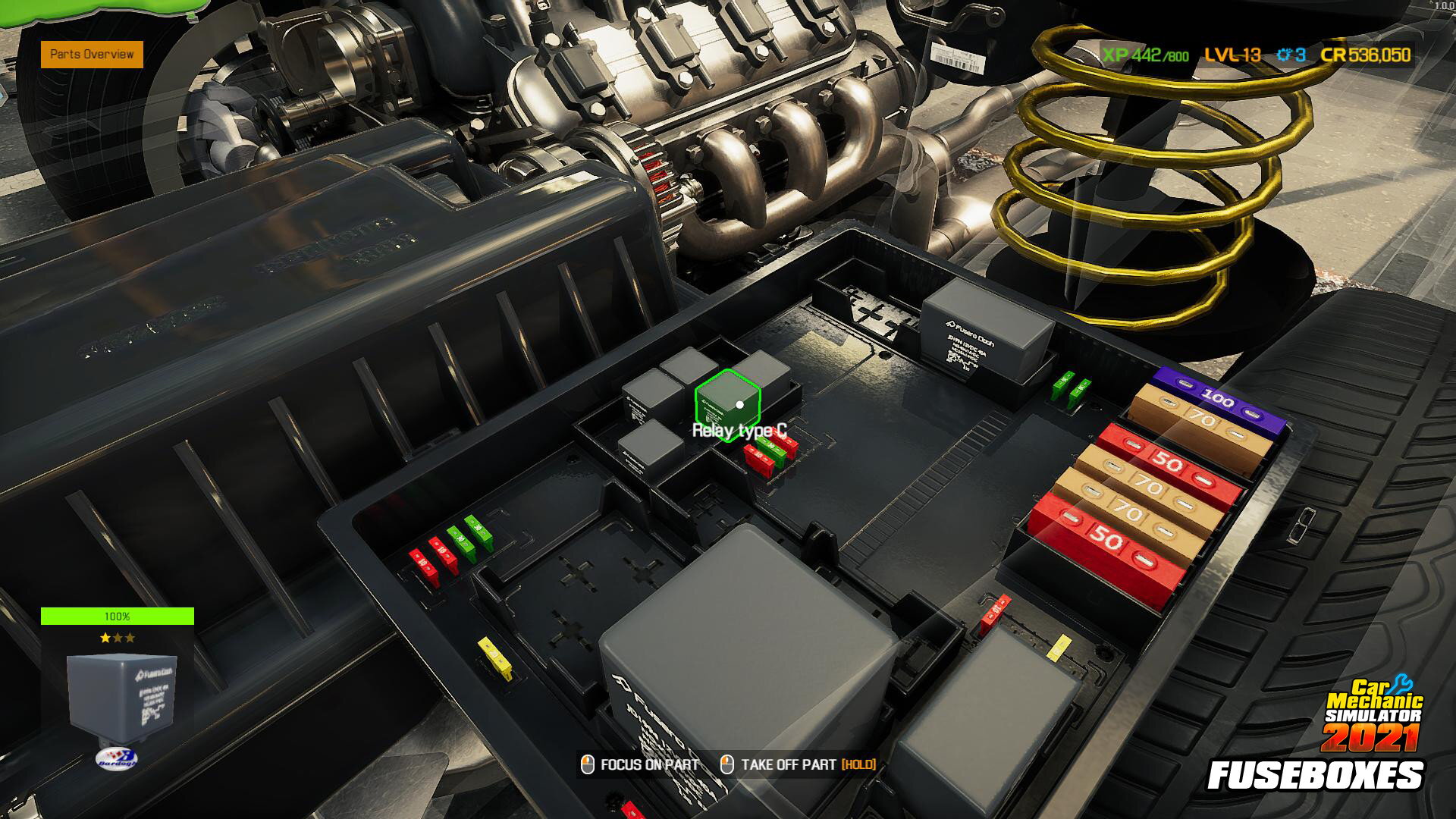The height and width of the screenshot is (819, 1456).
Task: Click FOCUS ON PART mouse prompt
Action: click(641, 765)
